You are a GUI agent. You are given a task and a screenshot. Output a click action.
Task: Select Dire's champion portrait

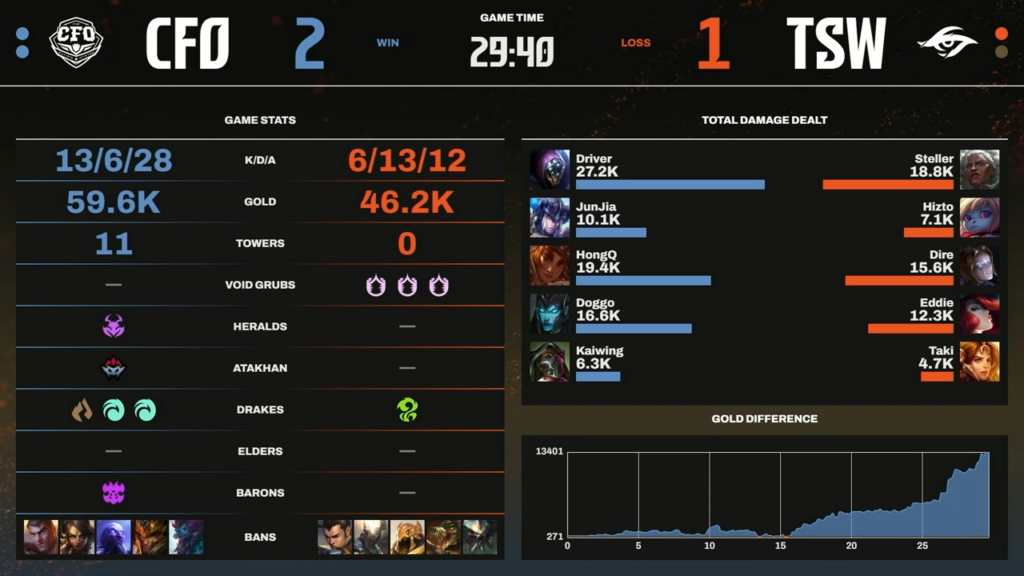979,265
